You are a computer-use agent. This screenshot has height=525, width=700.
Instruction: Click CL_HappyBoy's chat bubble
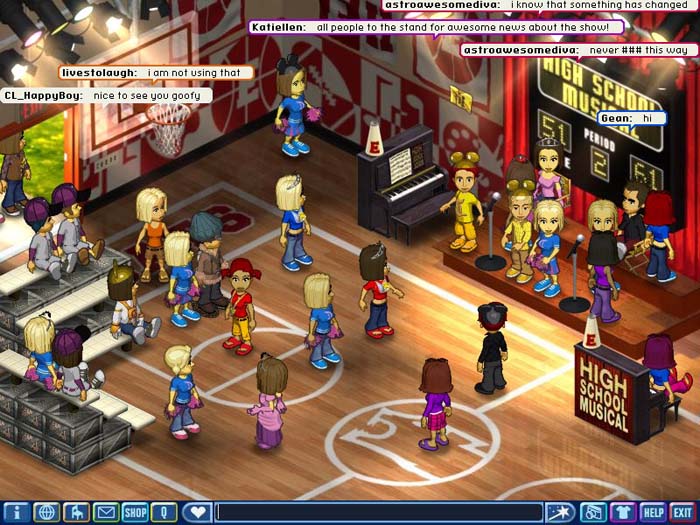[x=107, y=96]
